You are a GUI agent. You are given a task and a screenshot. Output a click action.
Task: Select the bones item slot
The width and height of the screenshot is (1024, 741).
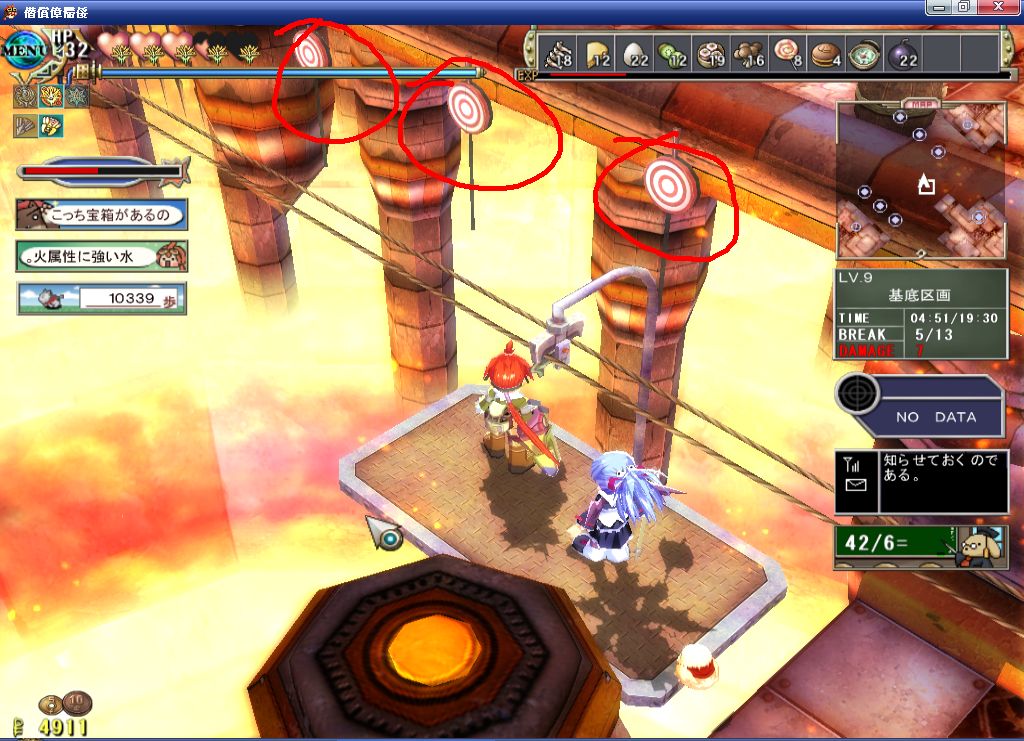[x=558, y=53]
